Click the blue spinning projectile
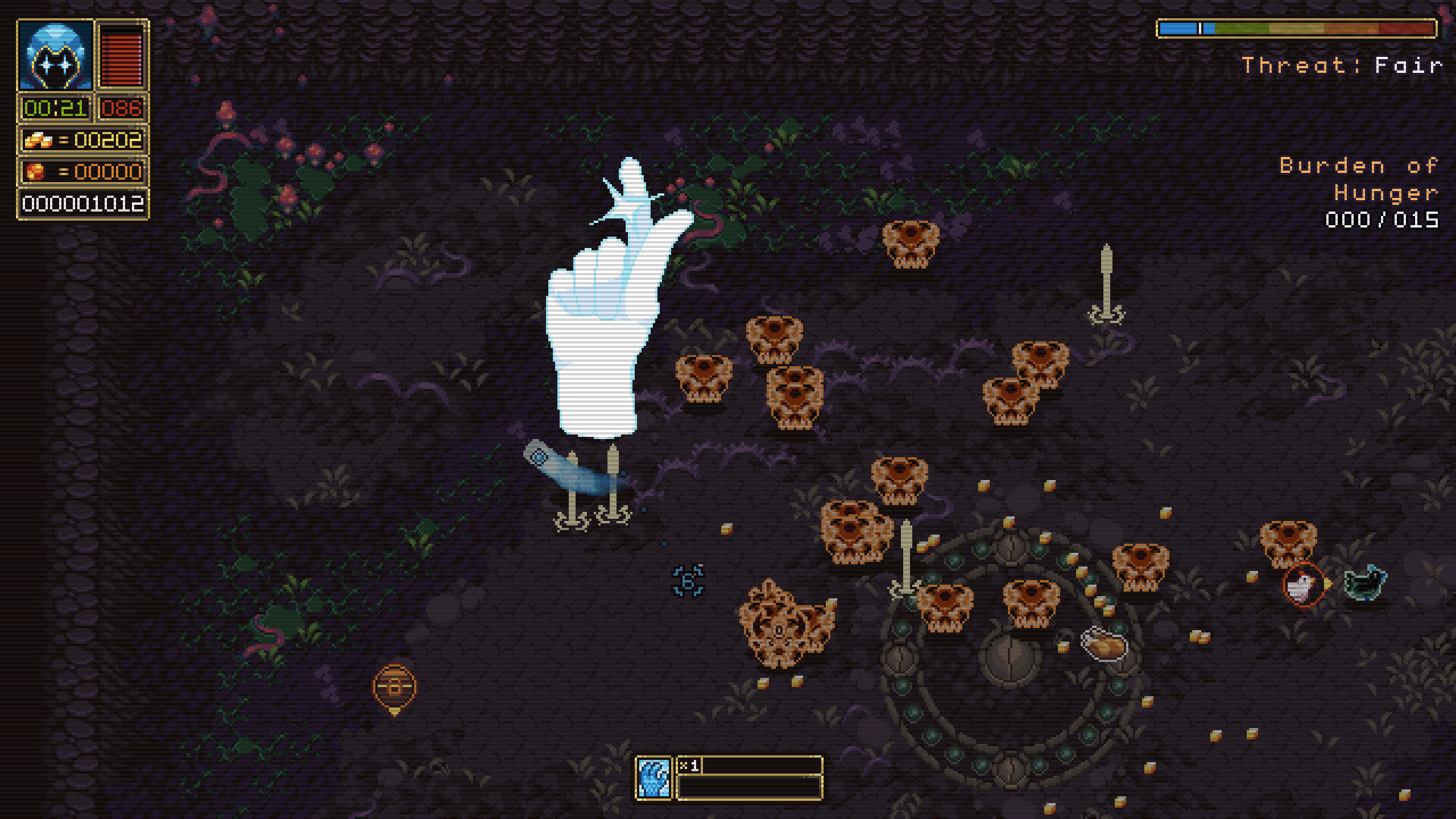This screenshot has width=1456, height=819. pyautogui.click(x=687, y=580)
